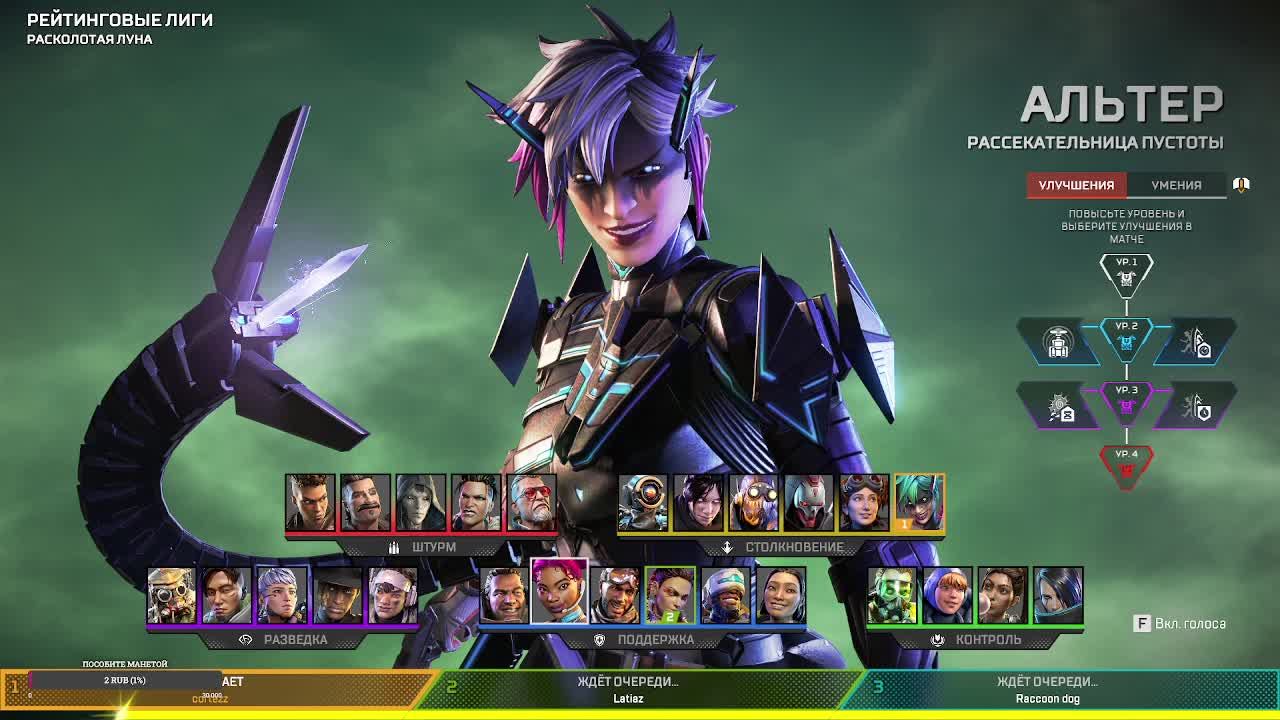Pick Octane with the orange mask

(753, 503)
